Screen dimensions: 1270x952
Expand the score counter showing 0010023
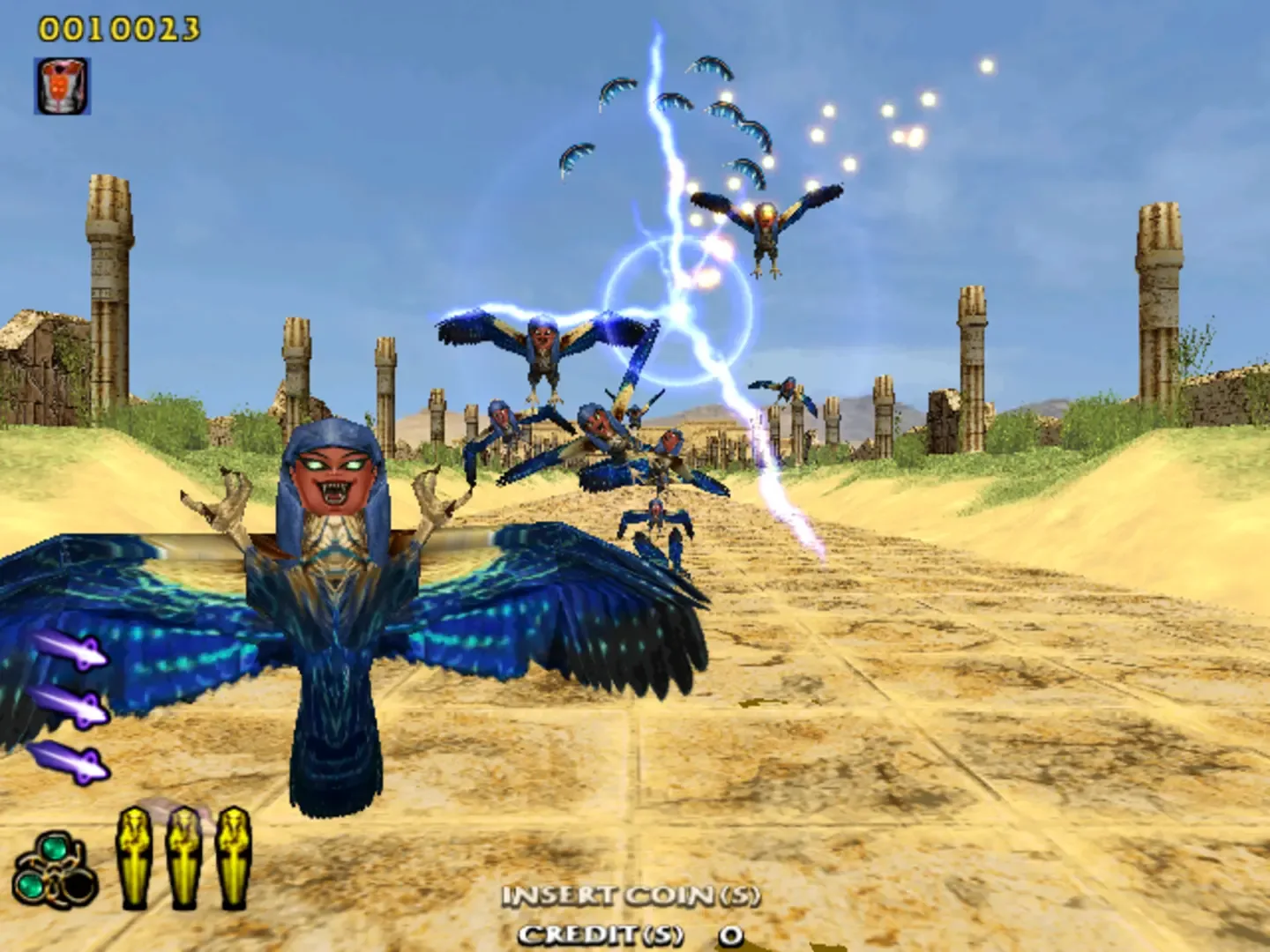point(117,26)
